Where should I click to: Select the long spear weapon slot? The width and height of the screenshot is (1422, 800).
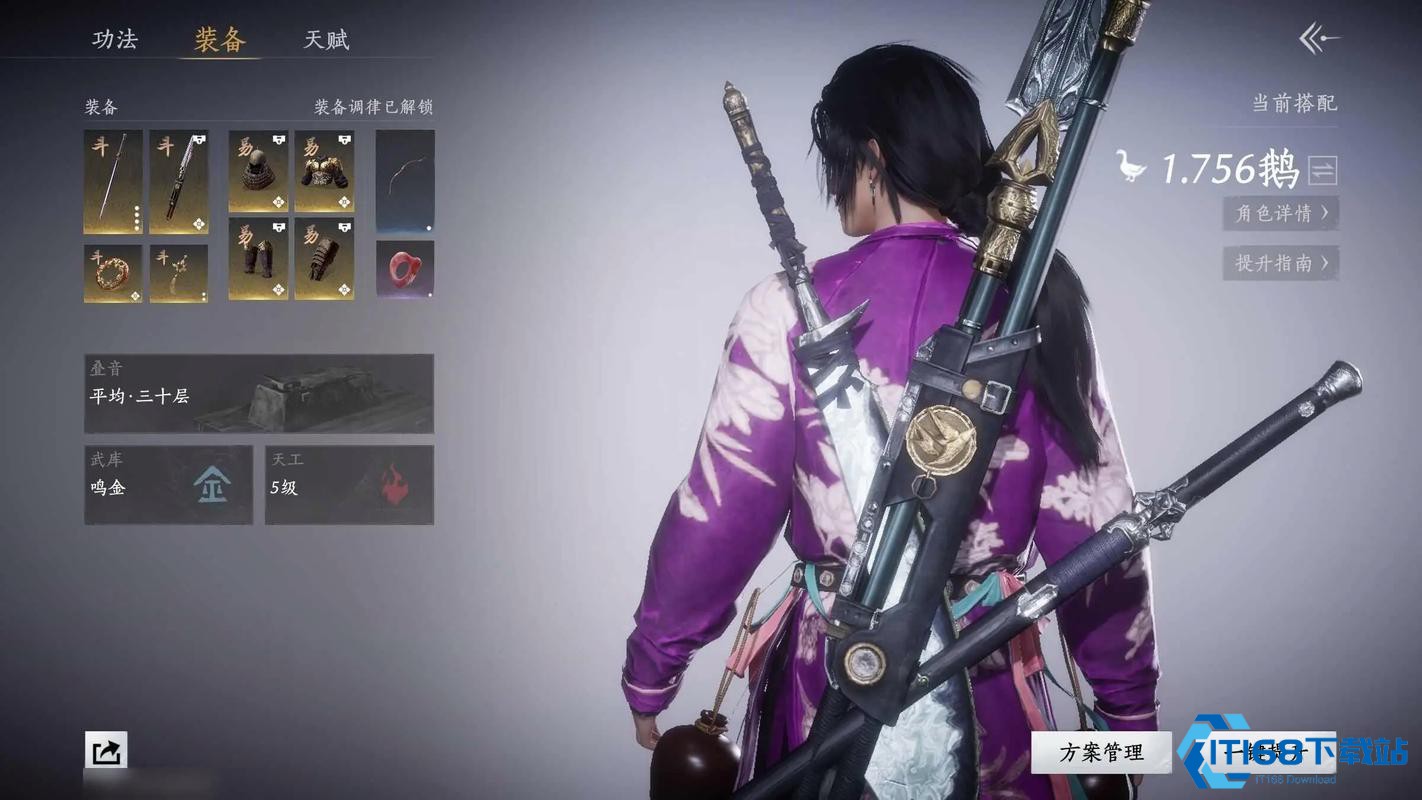(x=113, y=182)
